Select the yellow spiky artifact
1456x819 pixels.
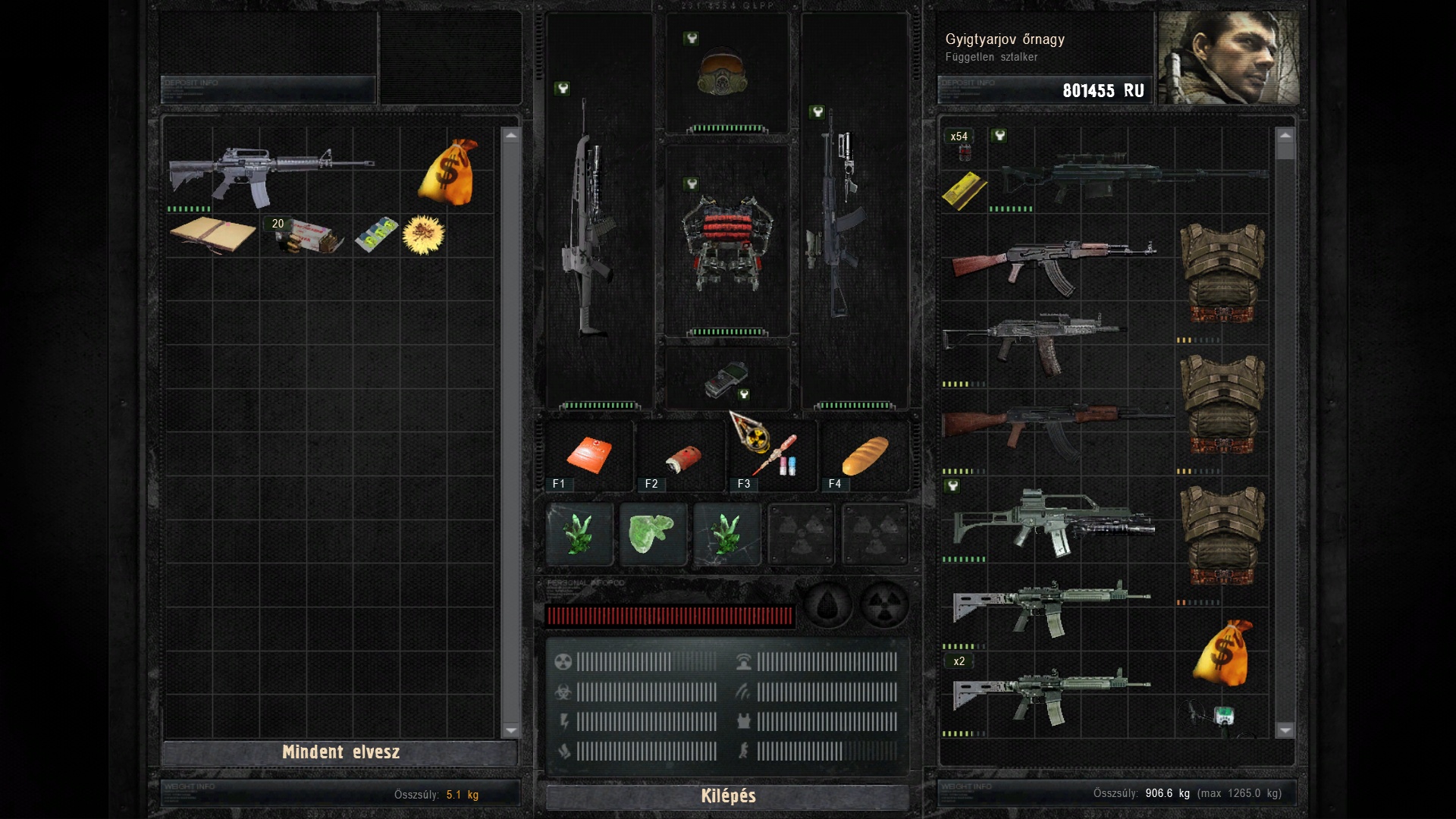pyautogui.click(x=423, y=235)
